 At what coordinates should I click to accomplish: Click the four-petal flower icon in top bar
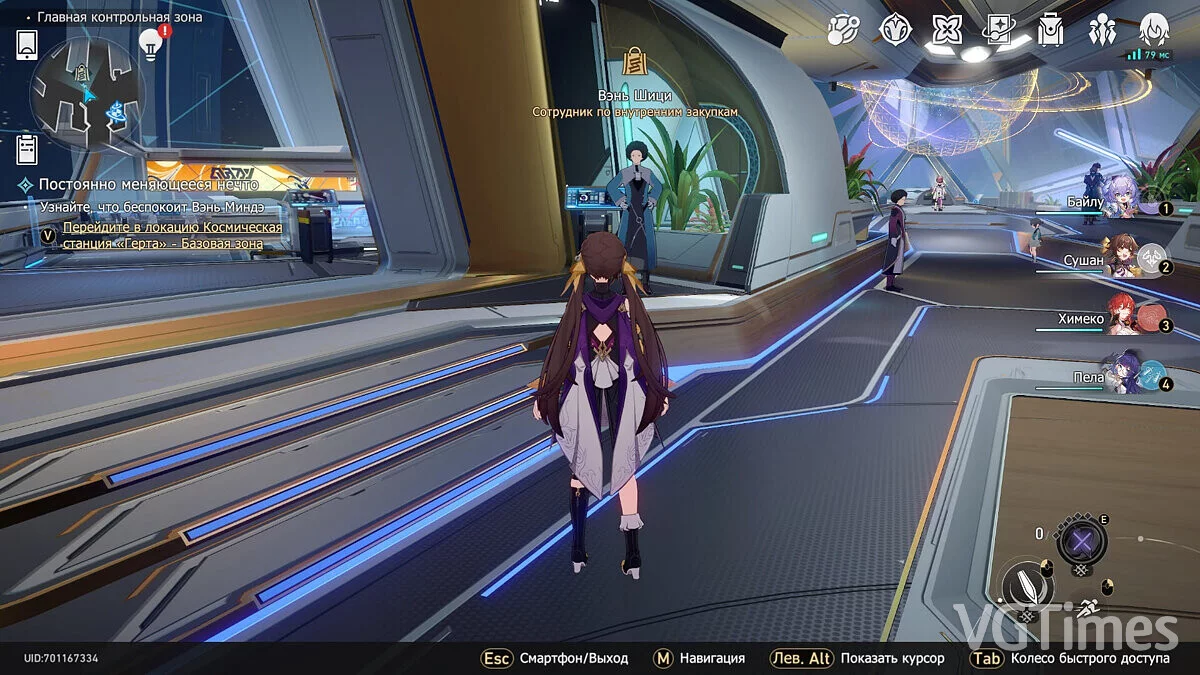[945, 31]
